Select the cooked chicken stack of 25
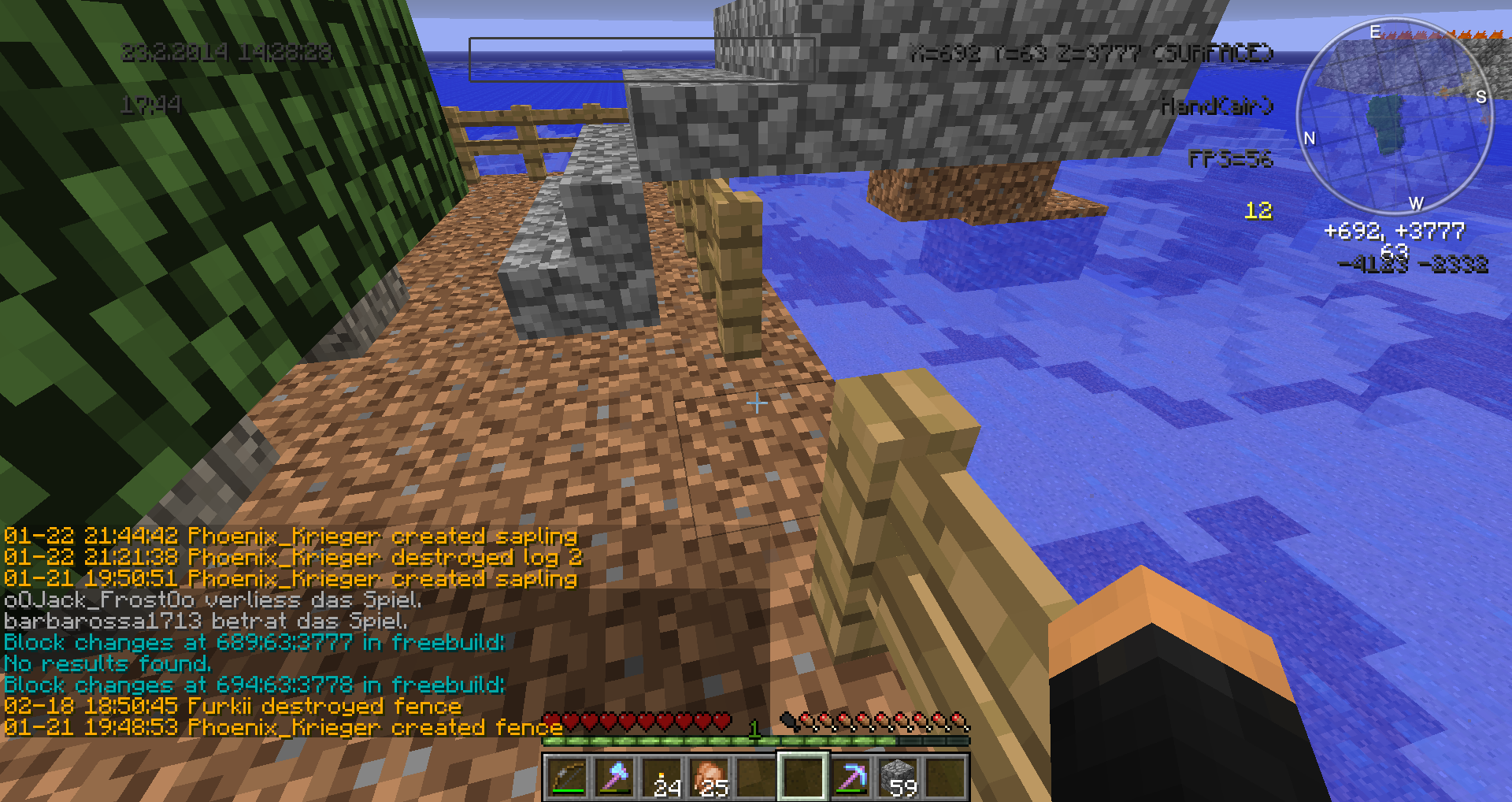The height and width of the screenshot is (802, 1512). (x=710, y=777)
